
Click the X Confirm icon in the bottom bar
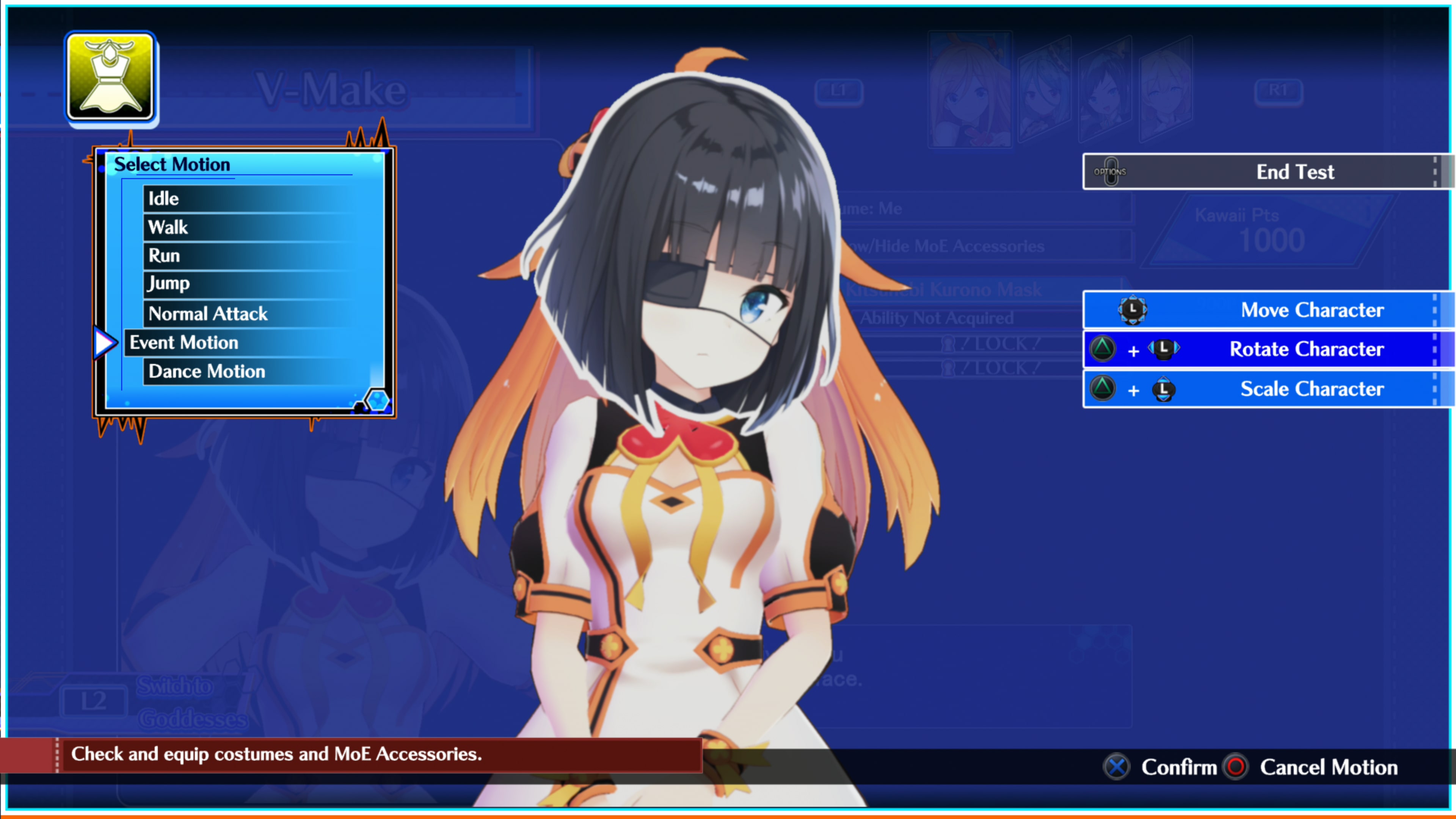[1116, 767]
